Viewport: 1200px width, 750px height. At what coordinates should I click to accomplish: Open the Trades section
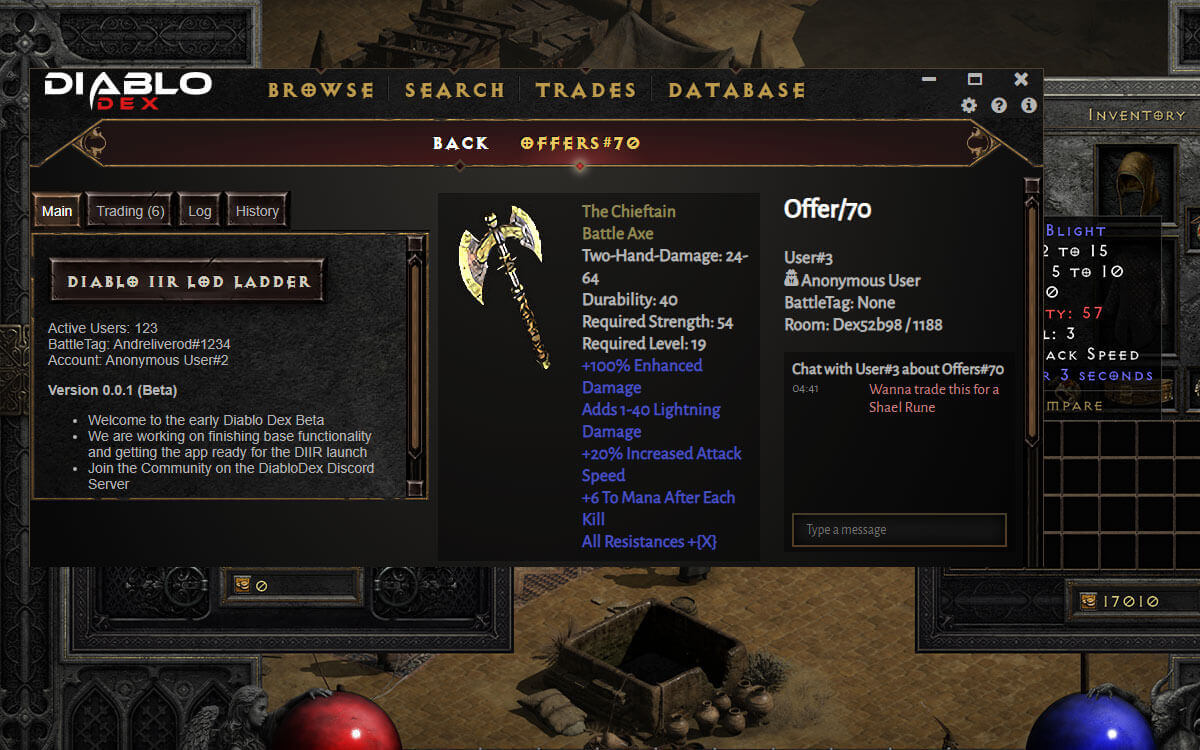[x=586, y=90]
